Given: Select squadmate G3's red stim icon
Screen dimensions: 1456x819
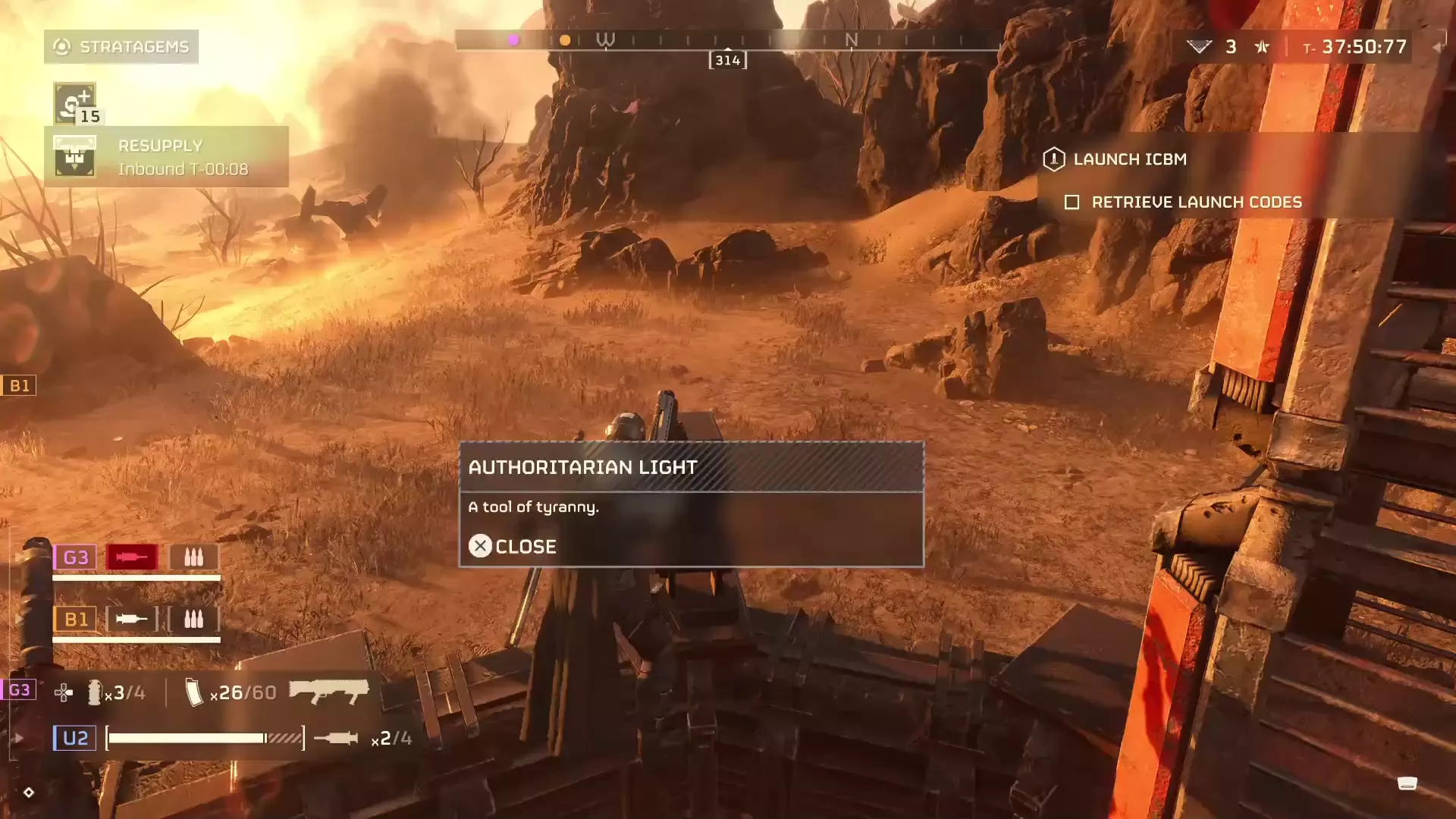Looking at the screenshot, I should point(132,557).
